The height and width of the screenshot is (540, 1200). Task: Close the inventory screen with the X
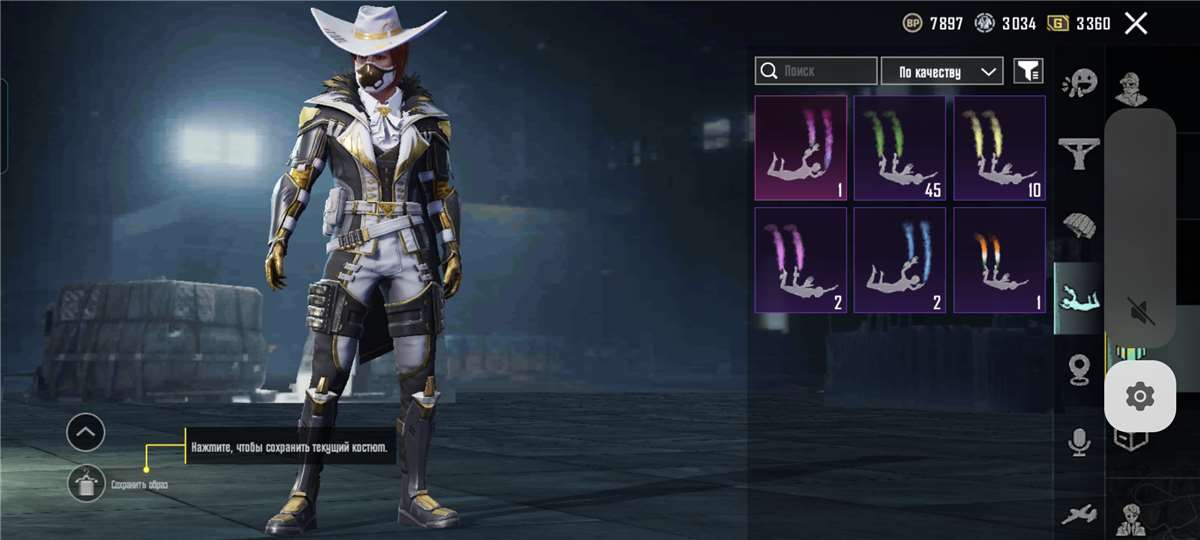pyautogui.click(x=1135, y=23)
